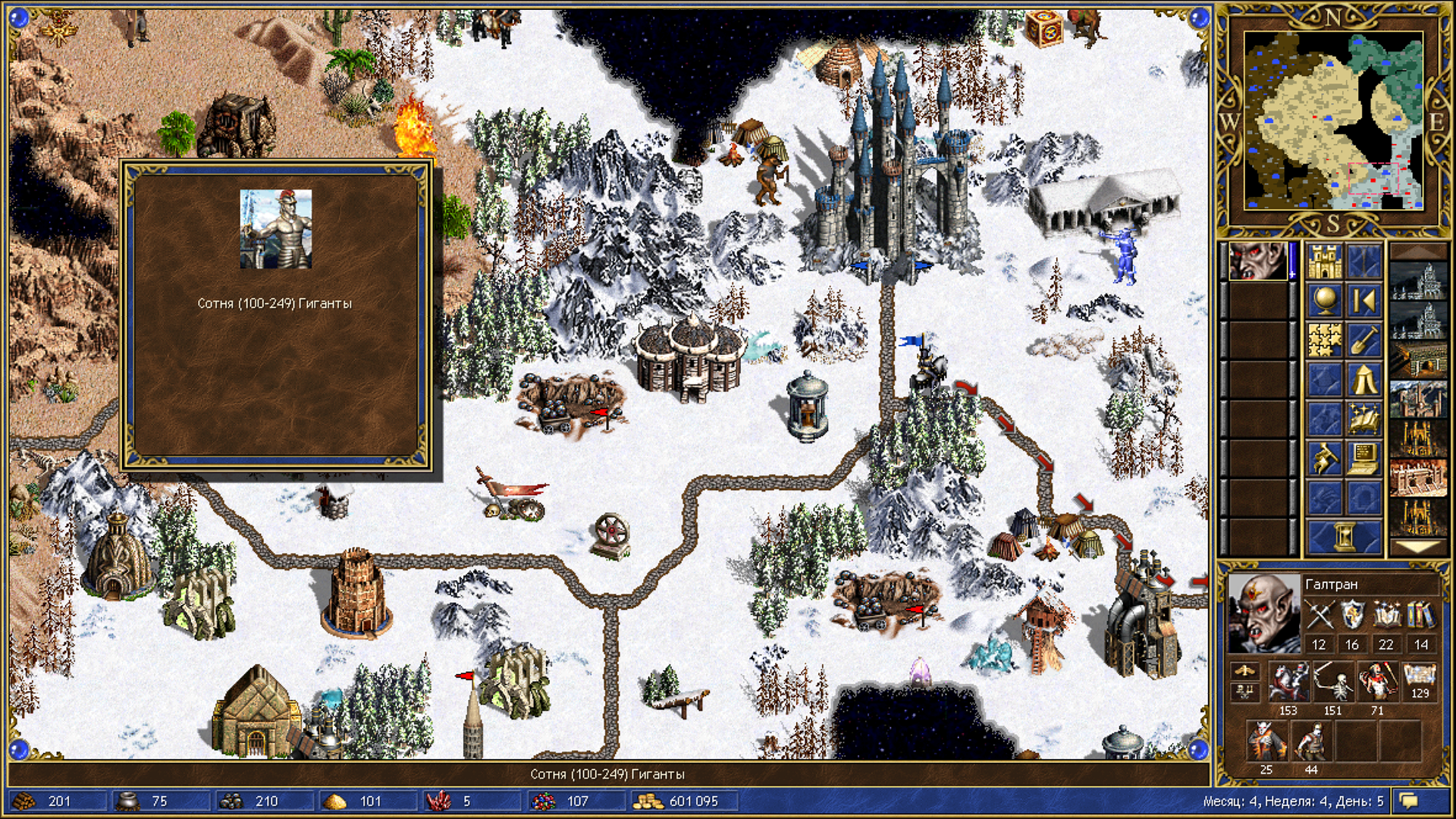This screenshot has width=1456, height=819.
Task: Open the world view globe button
Action: coord(1324,301)
